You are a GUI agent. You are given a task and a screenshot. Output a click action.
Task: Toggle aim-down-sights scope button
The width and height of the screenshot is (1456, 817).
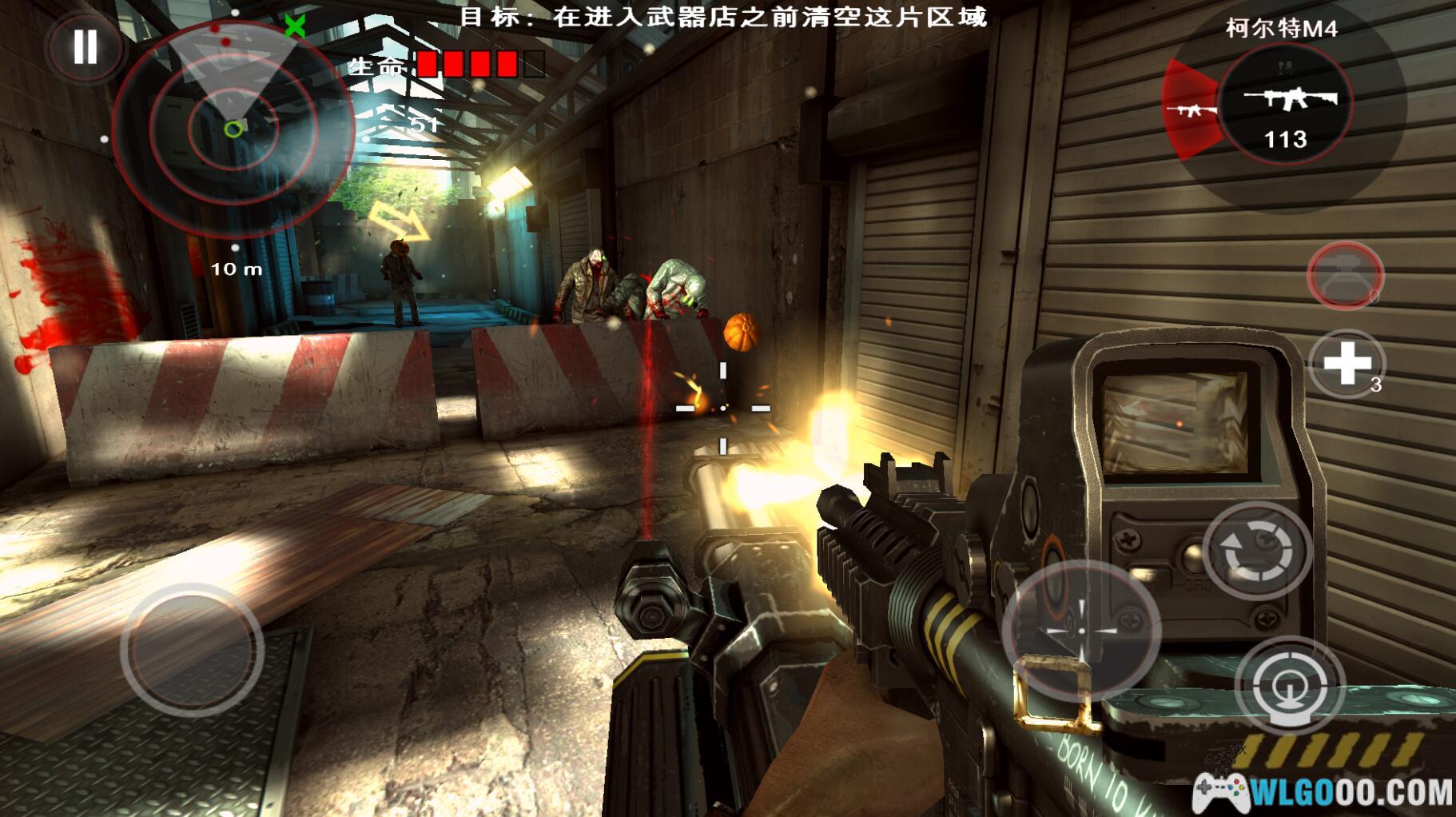[1288, 685]
